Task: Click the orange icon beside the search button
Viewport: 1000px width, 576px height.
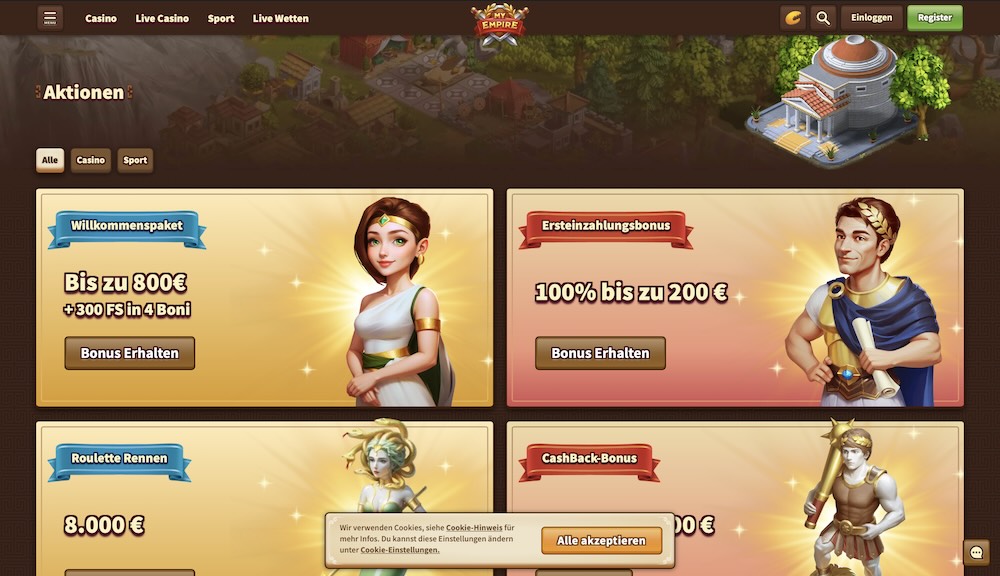Action: (x=793, y=18)
